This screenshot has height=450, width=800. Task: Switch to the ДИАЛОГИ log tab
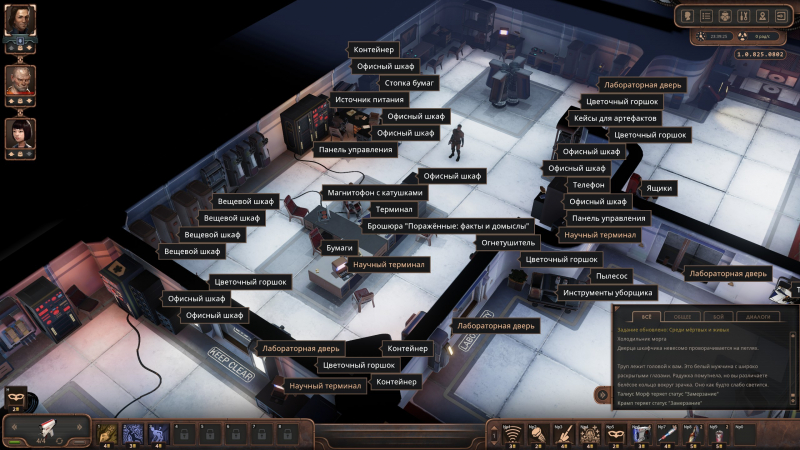(x=758, y=316)
